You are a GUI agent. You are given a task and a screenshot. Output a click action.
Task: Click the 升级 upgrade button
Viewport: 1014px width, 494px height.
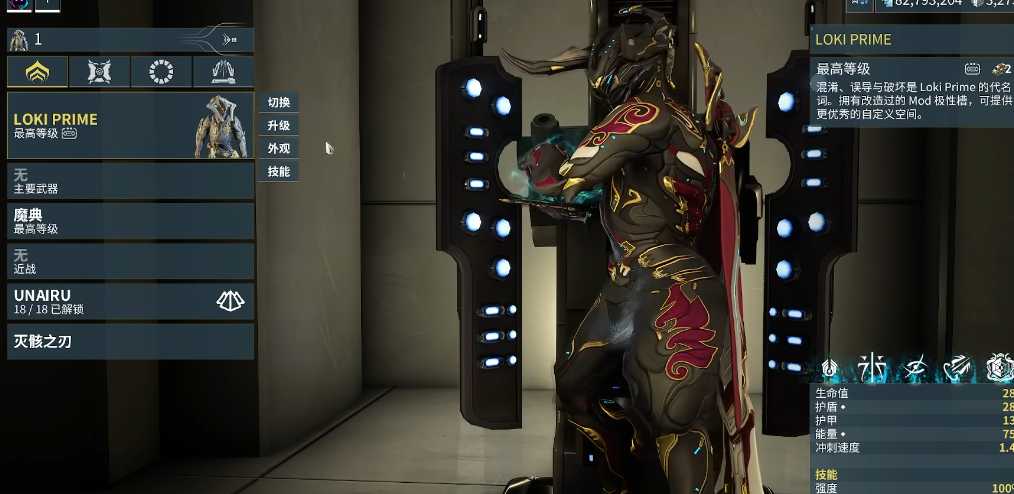pos(279,126)
